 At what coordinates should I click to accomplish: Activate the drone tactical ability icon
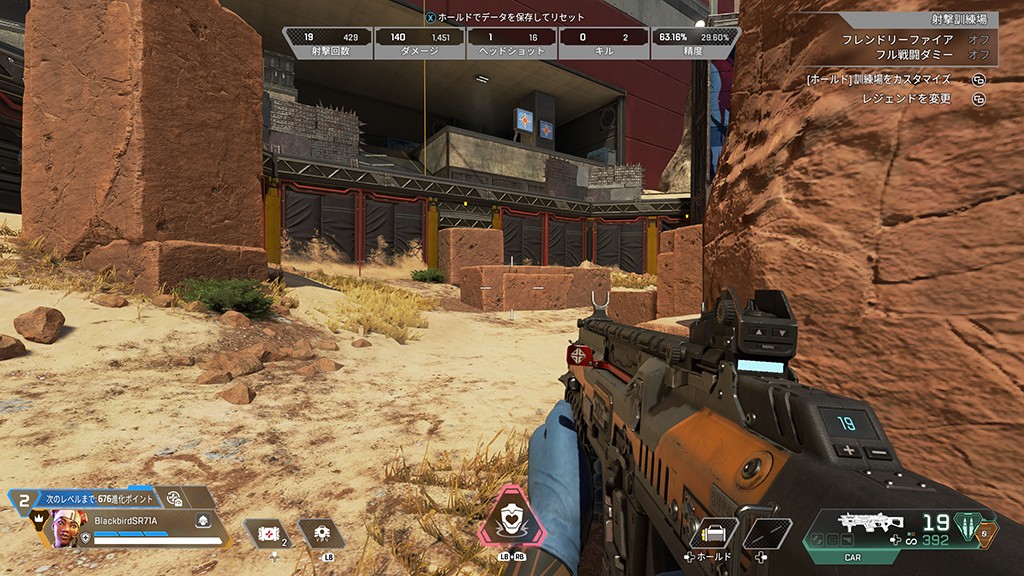322,533
